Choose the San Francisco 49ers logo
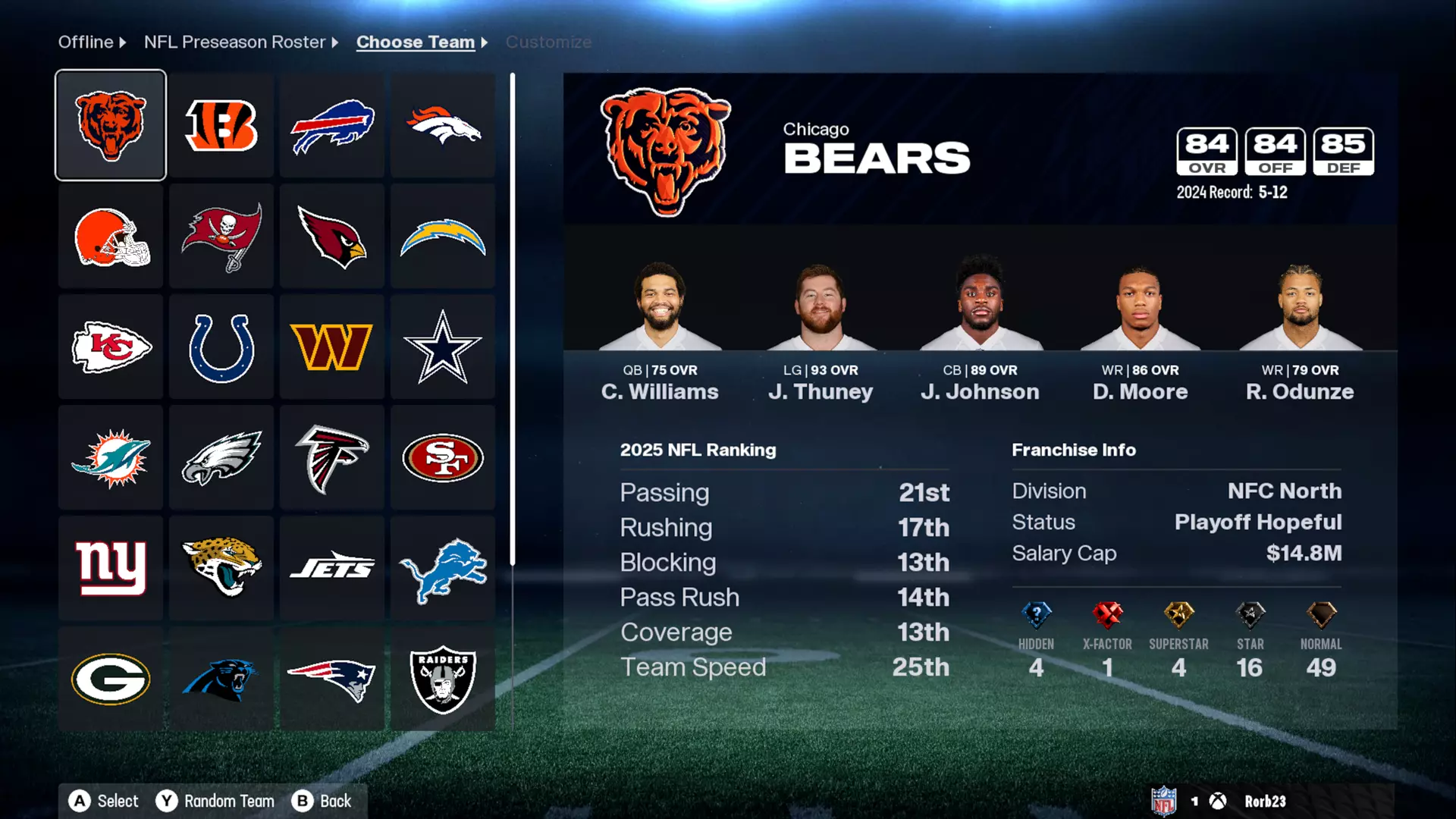1456x819 pixels. point(442,457)
